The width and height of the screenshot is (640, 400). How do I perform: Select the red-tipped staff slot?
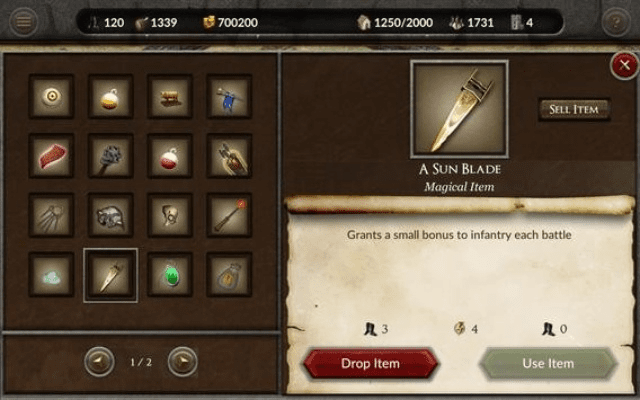229,214
